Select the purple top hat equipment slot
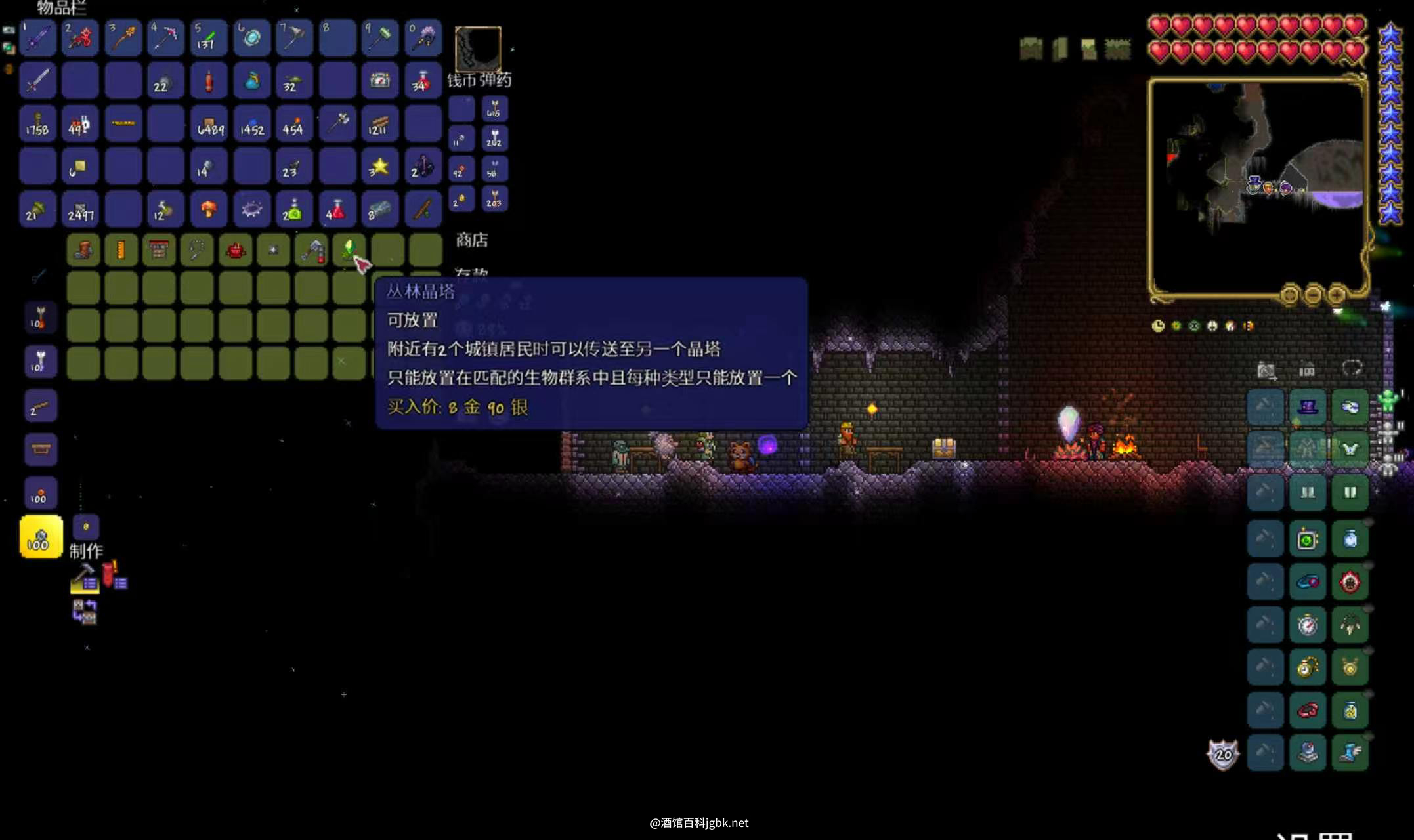The height and width of the screenshot is (840, 1414). tap(1307, 407)
